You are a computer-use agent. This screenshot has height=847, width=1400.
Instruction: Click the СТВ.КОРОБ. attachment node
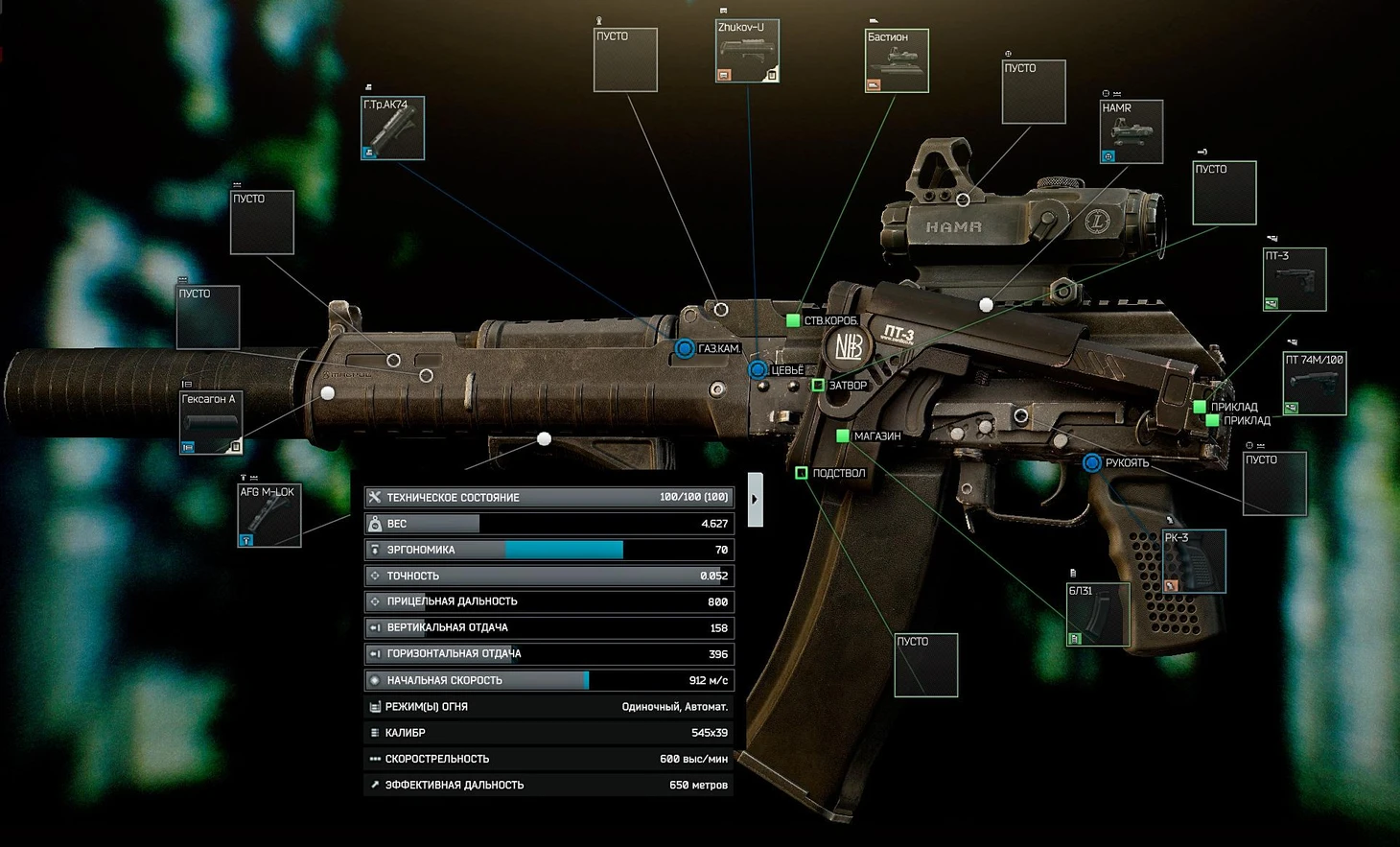793,320
